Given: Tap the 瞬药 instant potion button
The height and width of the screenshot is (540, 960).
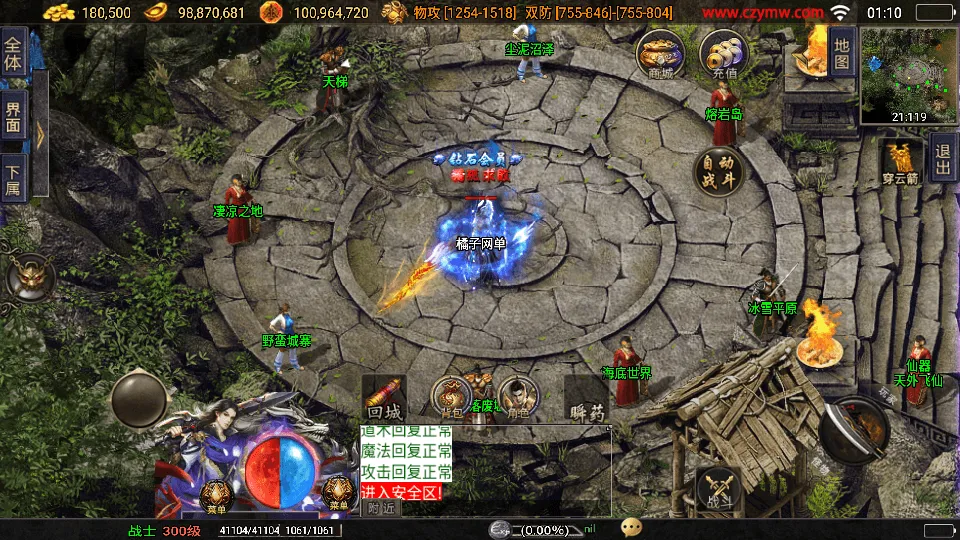Looking at the screenshot, I should (587, 397).
